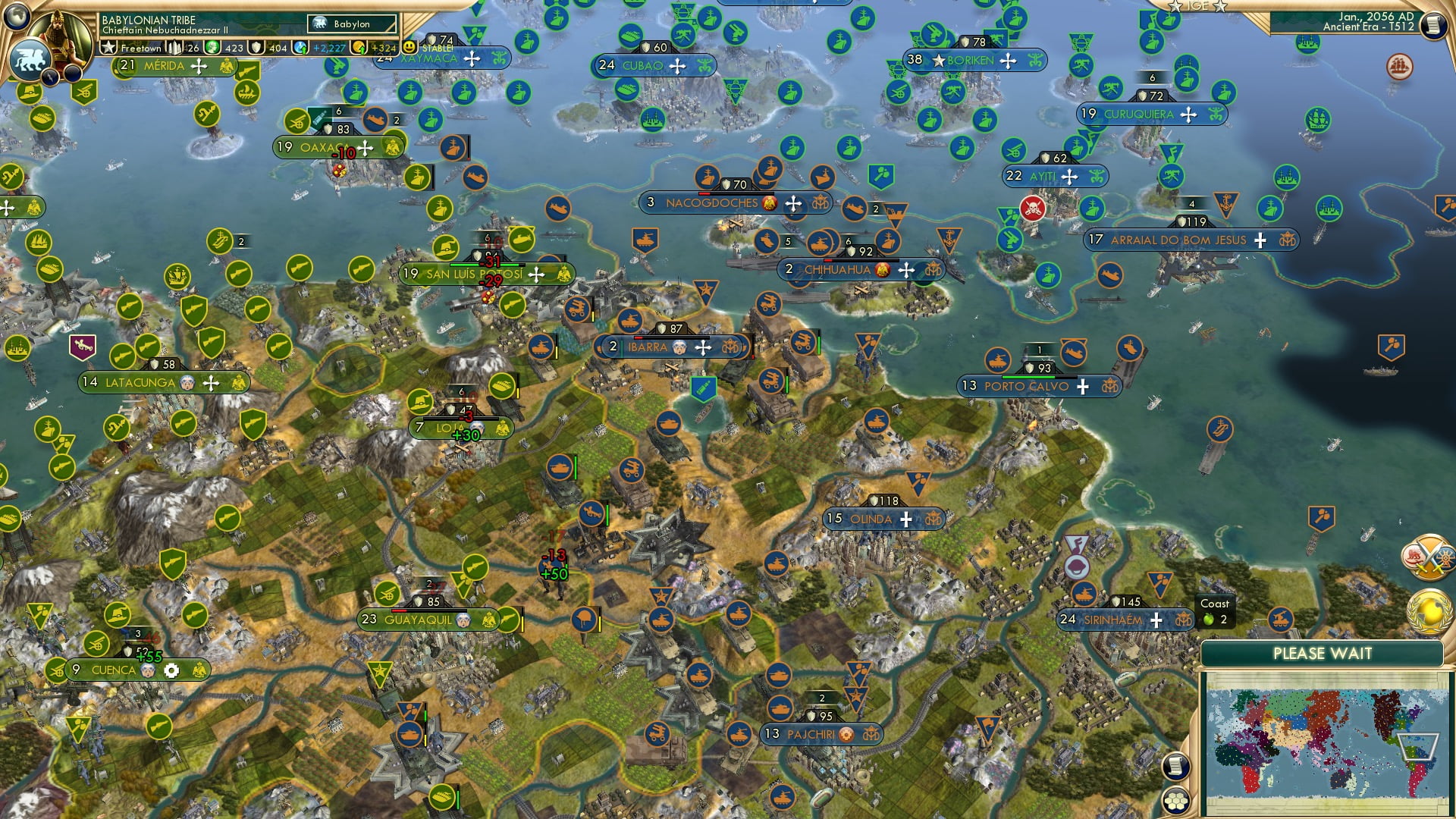
Task: Open Diplomacy via the golden globe icon
Action: (1428, 610)
